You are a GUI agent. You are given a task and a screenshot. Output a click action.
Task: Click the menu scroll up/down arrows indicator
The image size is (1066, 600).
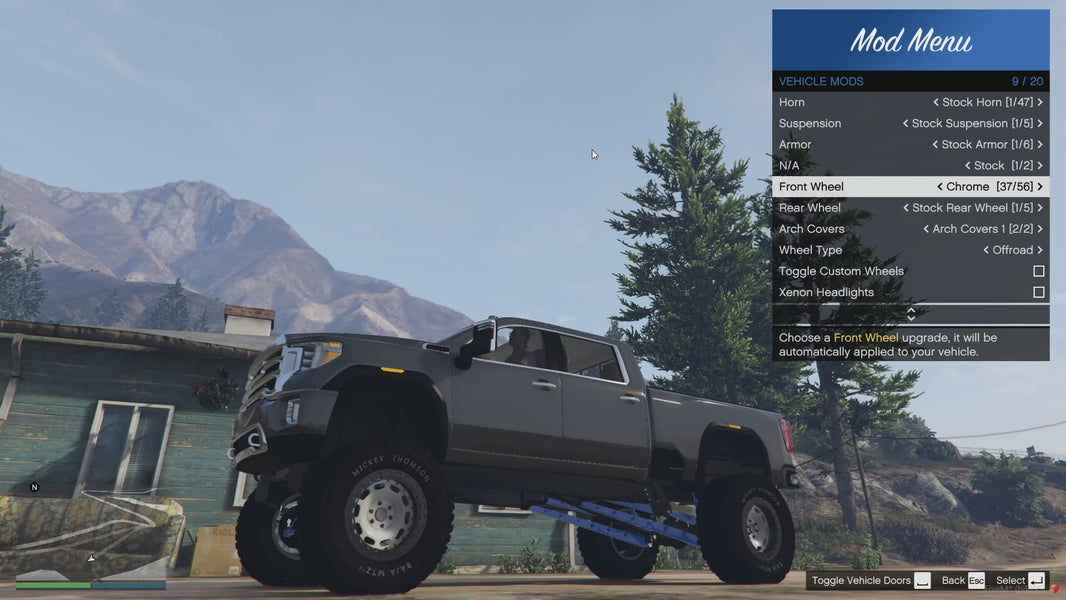910,314
